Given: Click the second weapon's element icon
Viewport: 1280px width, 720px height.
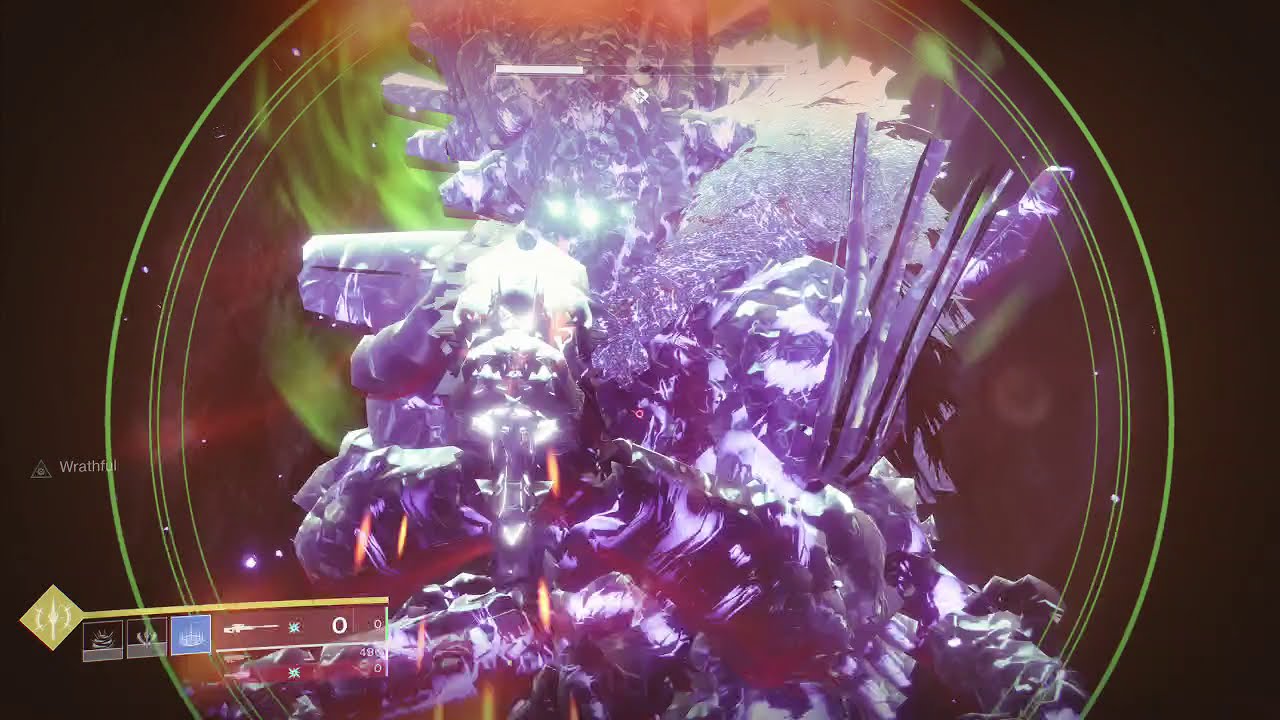Looking at the screenshot, I should tap(294, 671).
